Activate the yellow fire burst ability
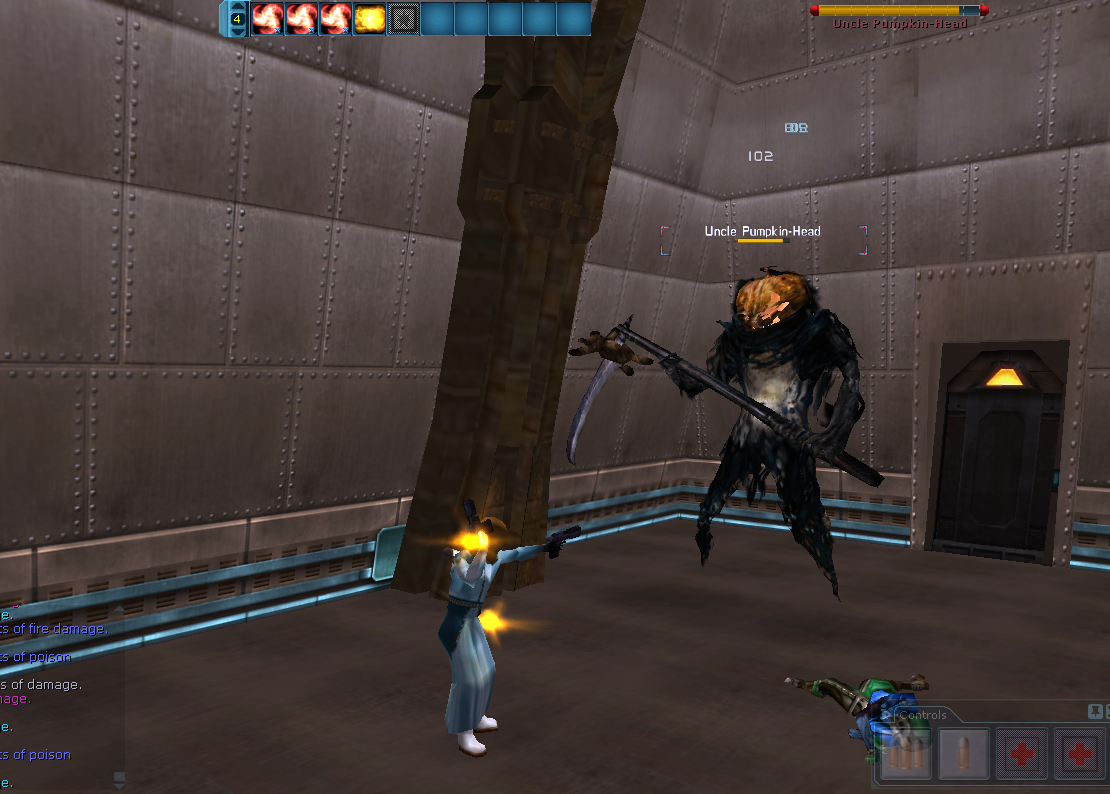 (x=370, y=19)
